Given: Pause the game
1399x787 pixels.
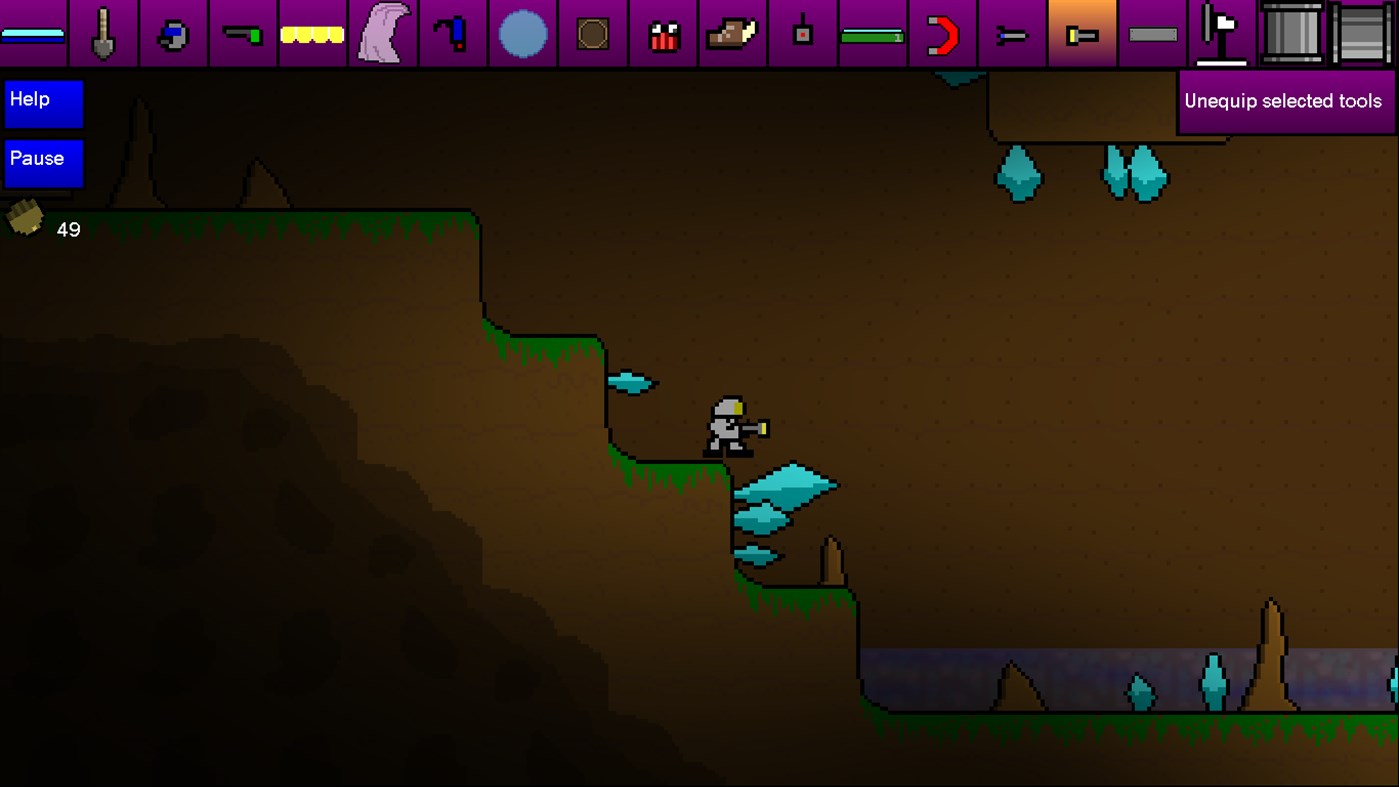Looking at the screenshot, I should 43,162.
